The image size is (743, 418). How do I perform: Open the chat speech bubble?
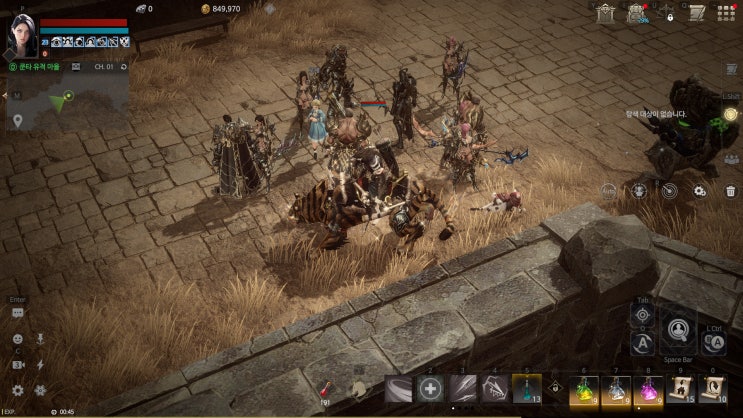(17, 313)
